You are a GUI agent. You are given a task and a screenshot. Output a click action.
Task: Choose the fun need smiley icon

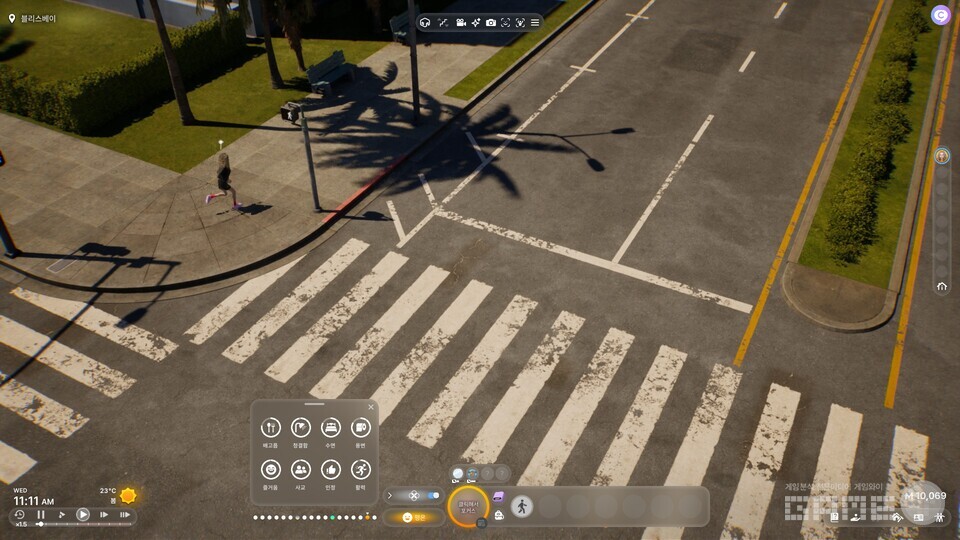point(270,469)
